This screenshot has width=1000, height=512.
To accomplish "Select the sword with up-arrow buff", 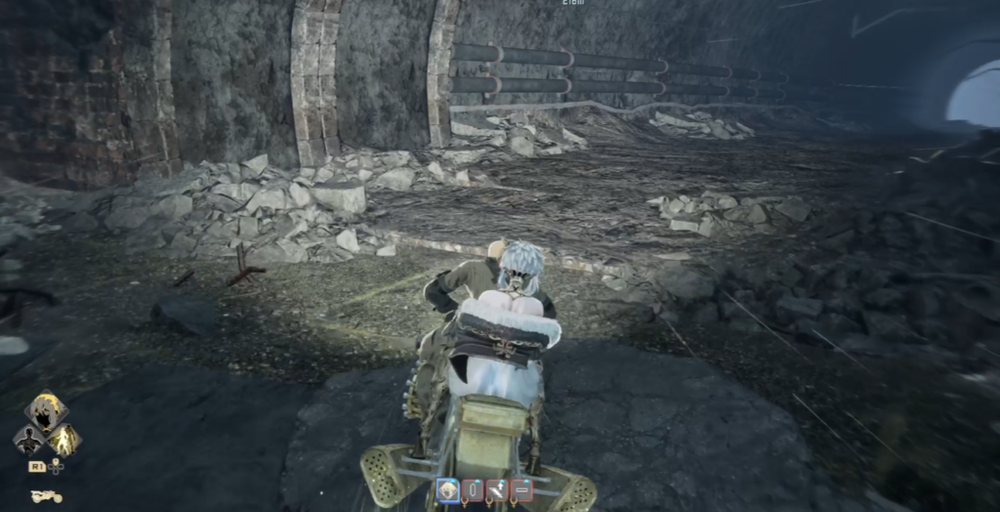I will pos(496,490).
